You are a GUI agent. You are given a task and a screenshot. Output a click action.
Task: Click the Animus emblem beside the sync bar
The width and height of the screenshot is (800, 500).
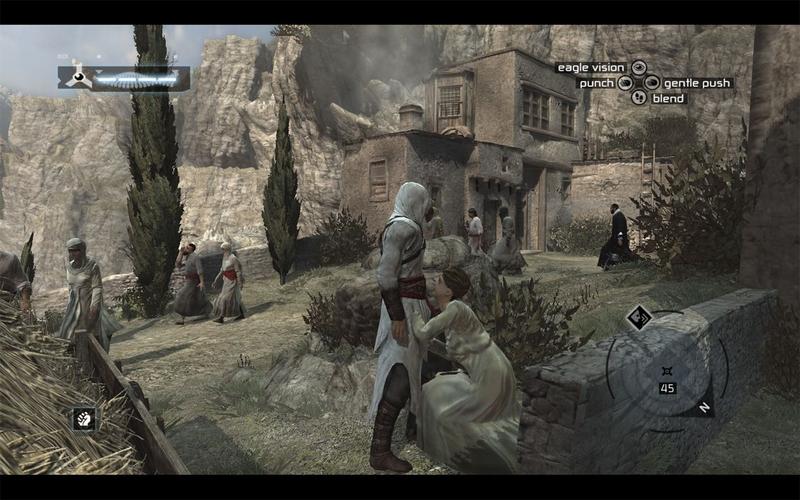click(x=77, y=77)
